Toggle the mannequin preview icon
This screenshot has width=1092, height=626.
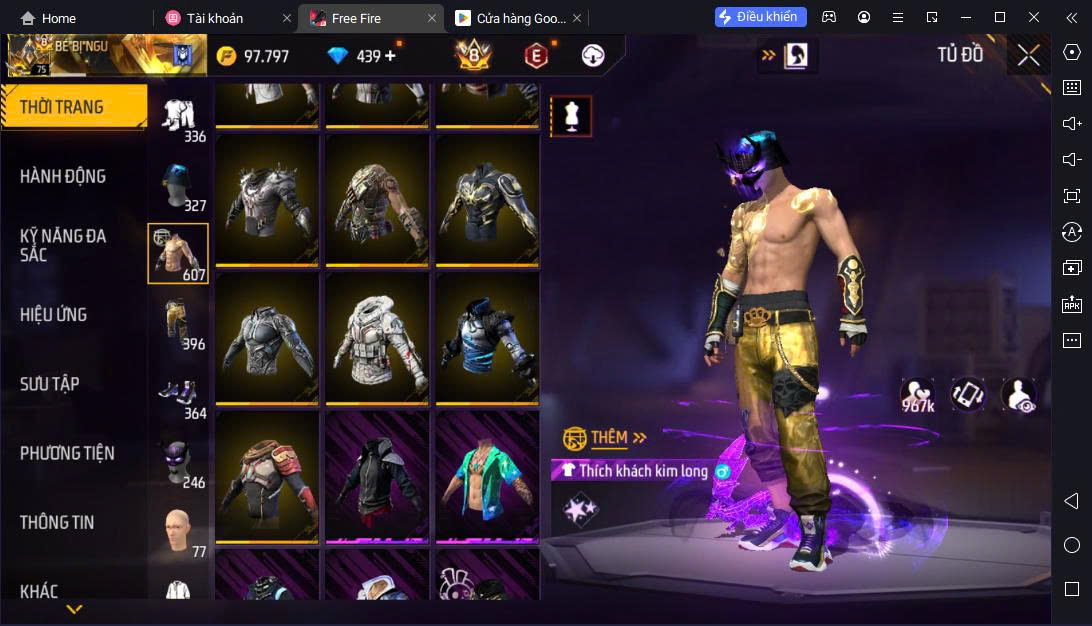[x=572, y=116]
